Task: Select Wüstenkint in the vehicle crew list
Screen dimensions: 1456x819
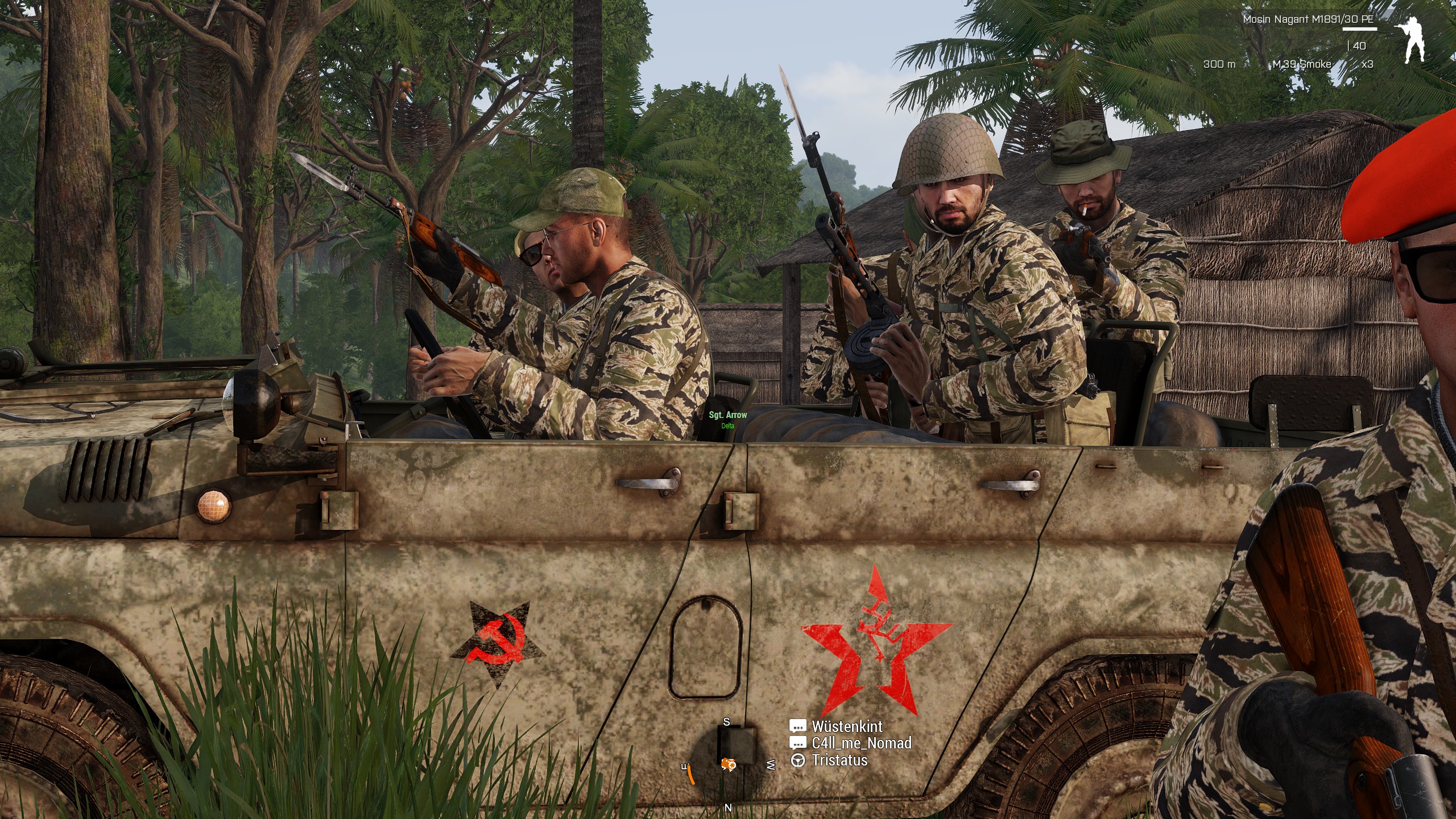Action: tap(846, 726)
